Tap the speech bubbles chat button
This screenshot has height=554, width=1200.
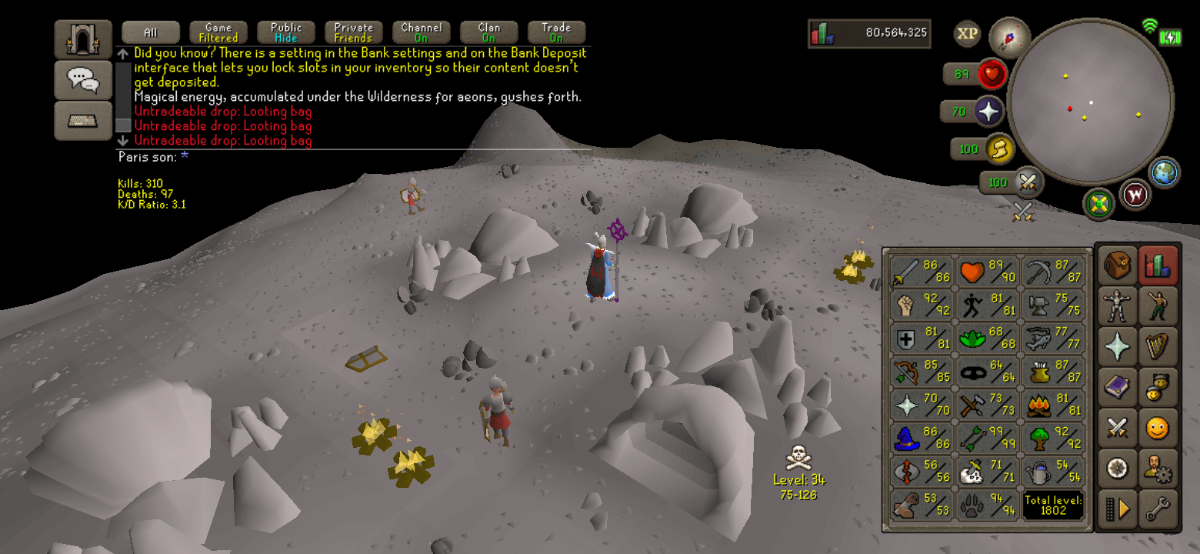(x=82, y=79)
